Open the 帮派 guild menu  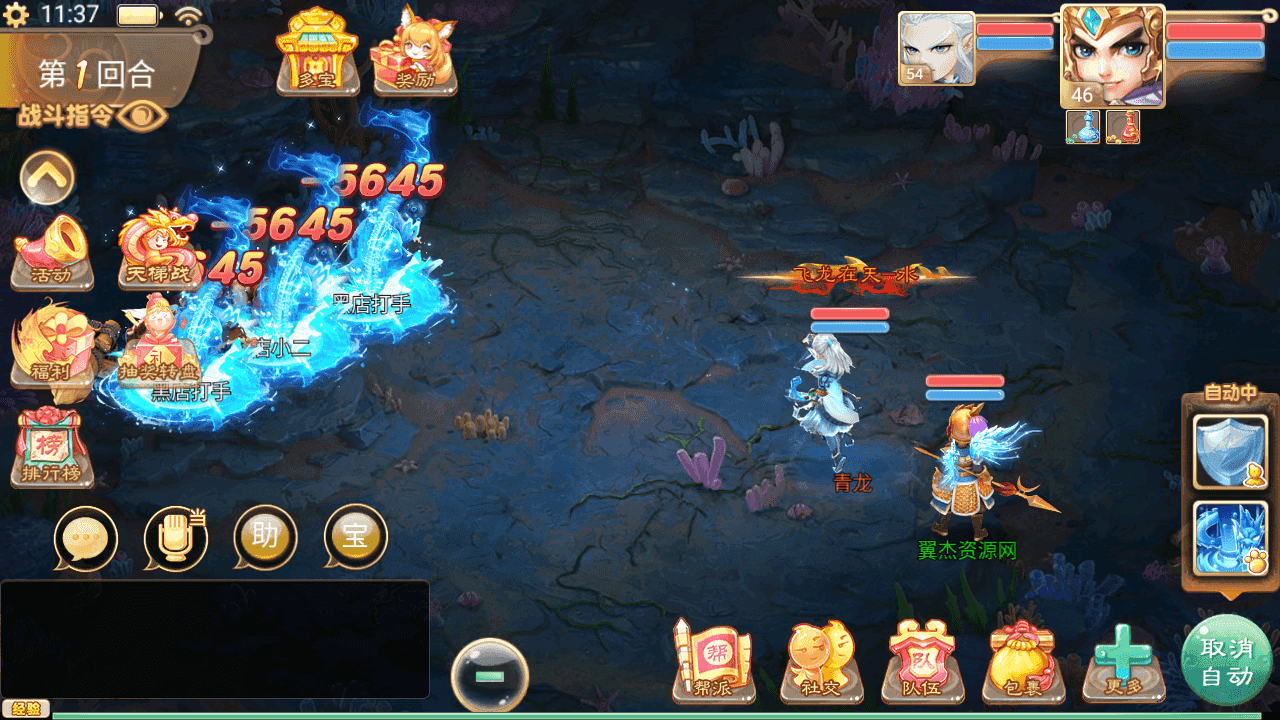tap(712, 660)
